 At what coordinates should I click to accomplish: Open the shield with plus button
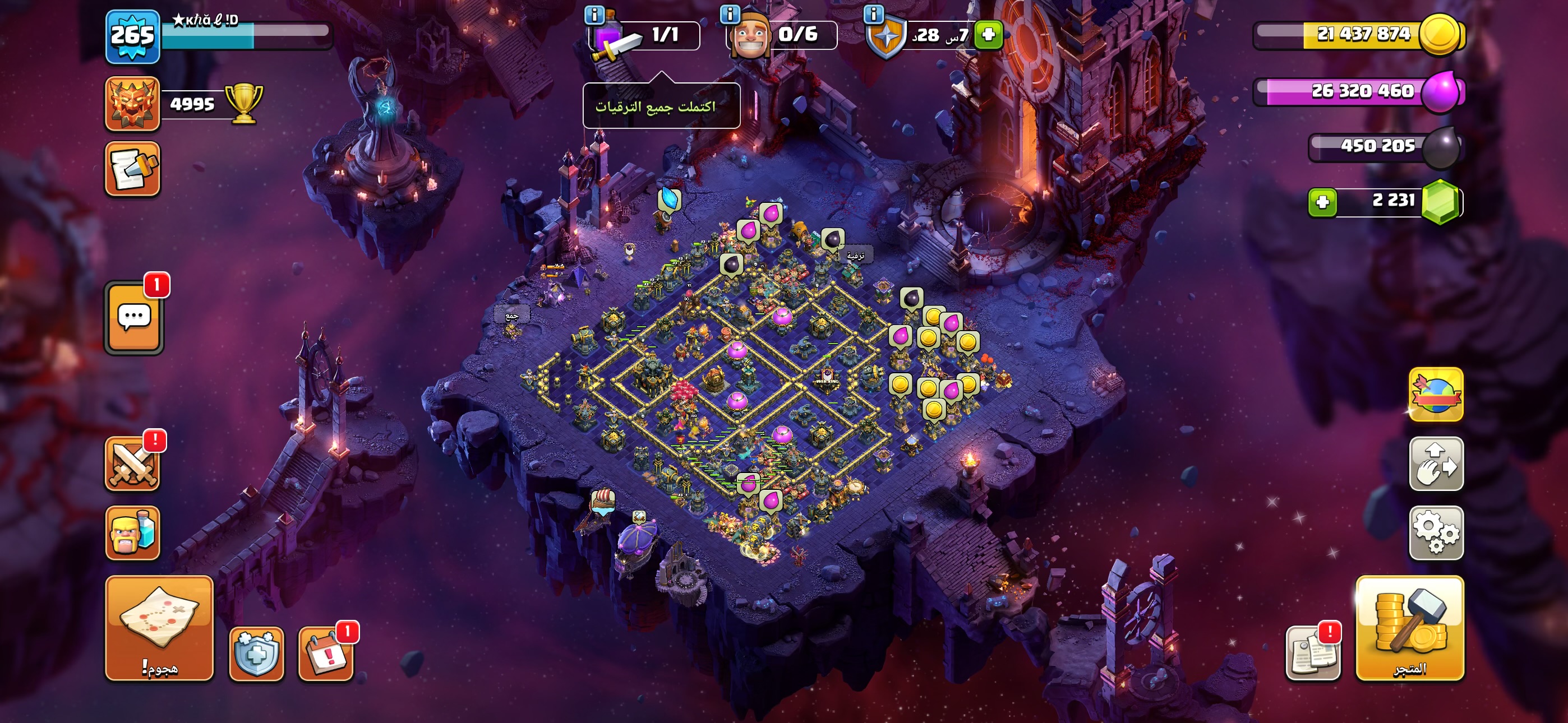pyautogui.click(x=256, y=654)
